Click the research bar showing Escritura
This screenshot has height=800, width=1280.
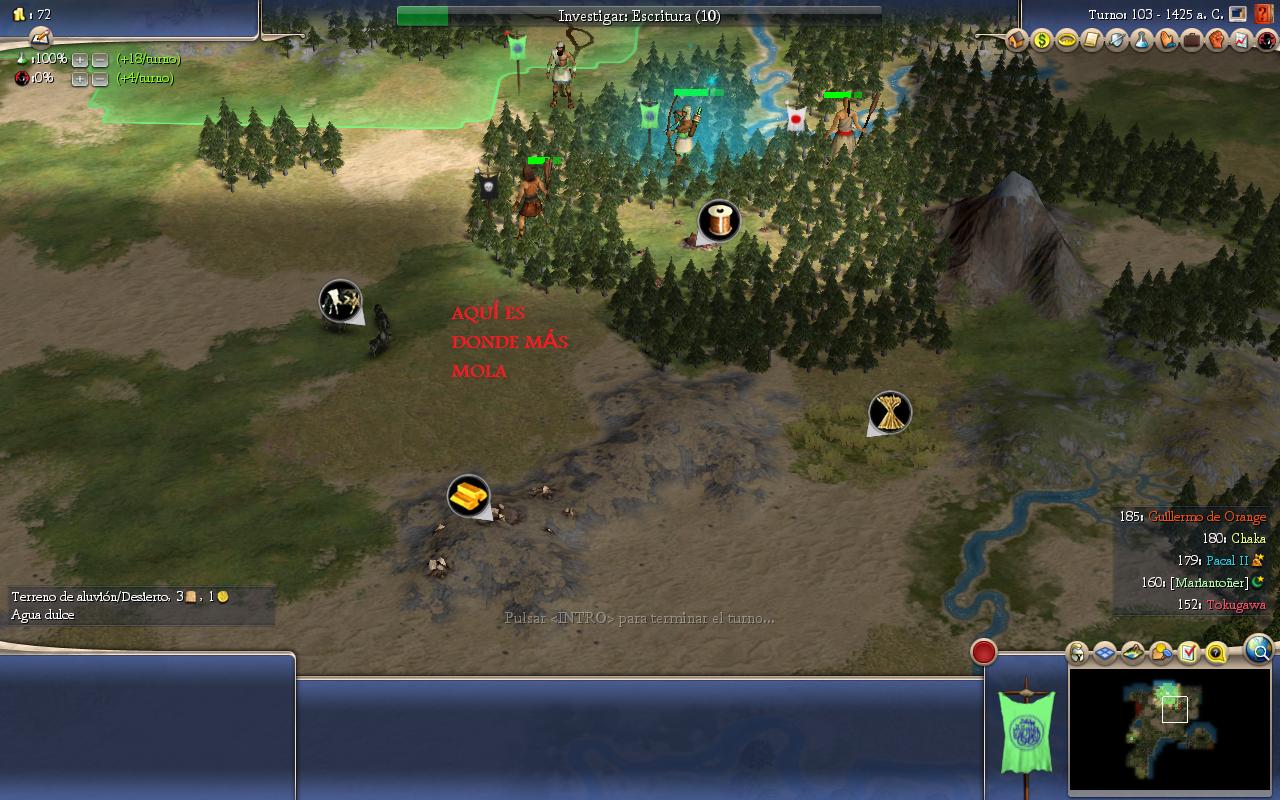[639, 16]
